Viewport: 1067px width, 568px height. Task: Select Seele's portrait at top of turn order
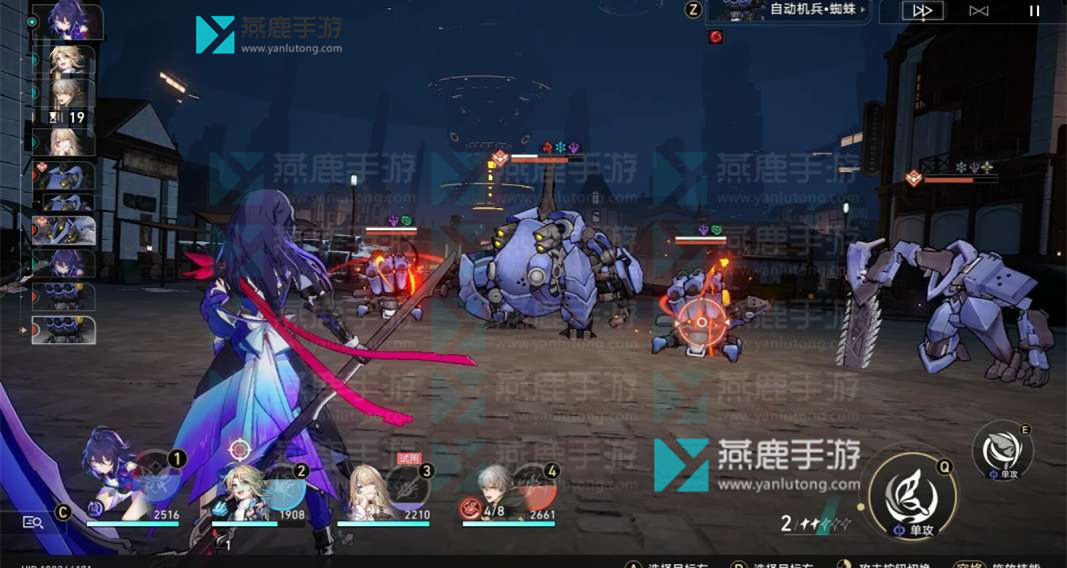pyautogui.click(x=68, y=20)
